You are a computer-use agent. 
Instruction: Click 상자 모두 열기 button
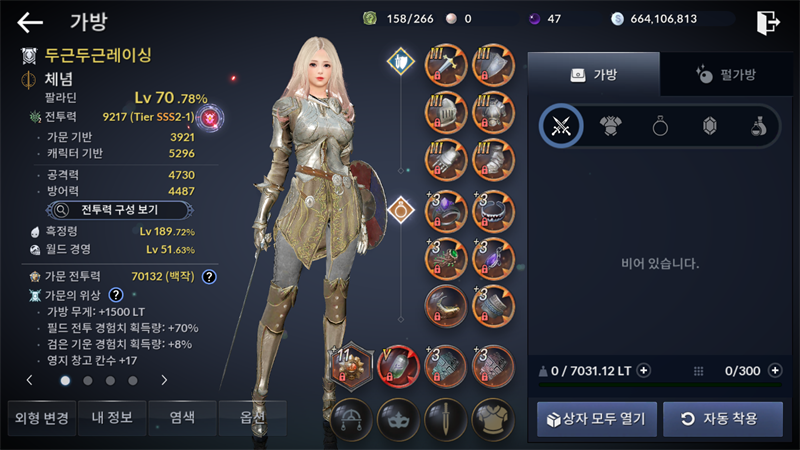tap(597, 418)
